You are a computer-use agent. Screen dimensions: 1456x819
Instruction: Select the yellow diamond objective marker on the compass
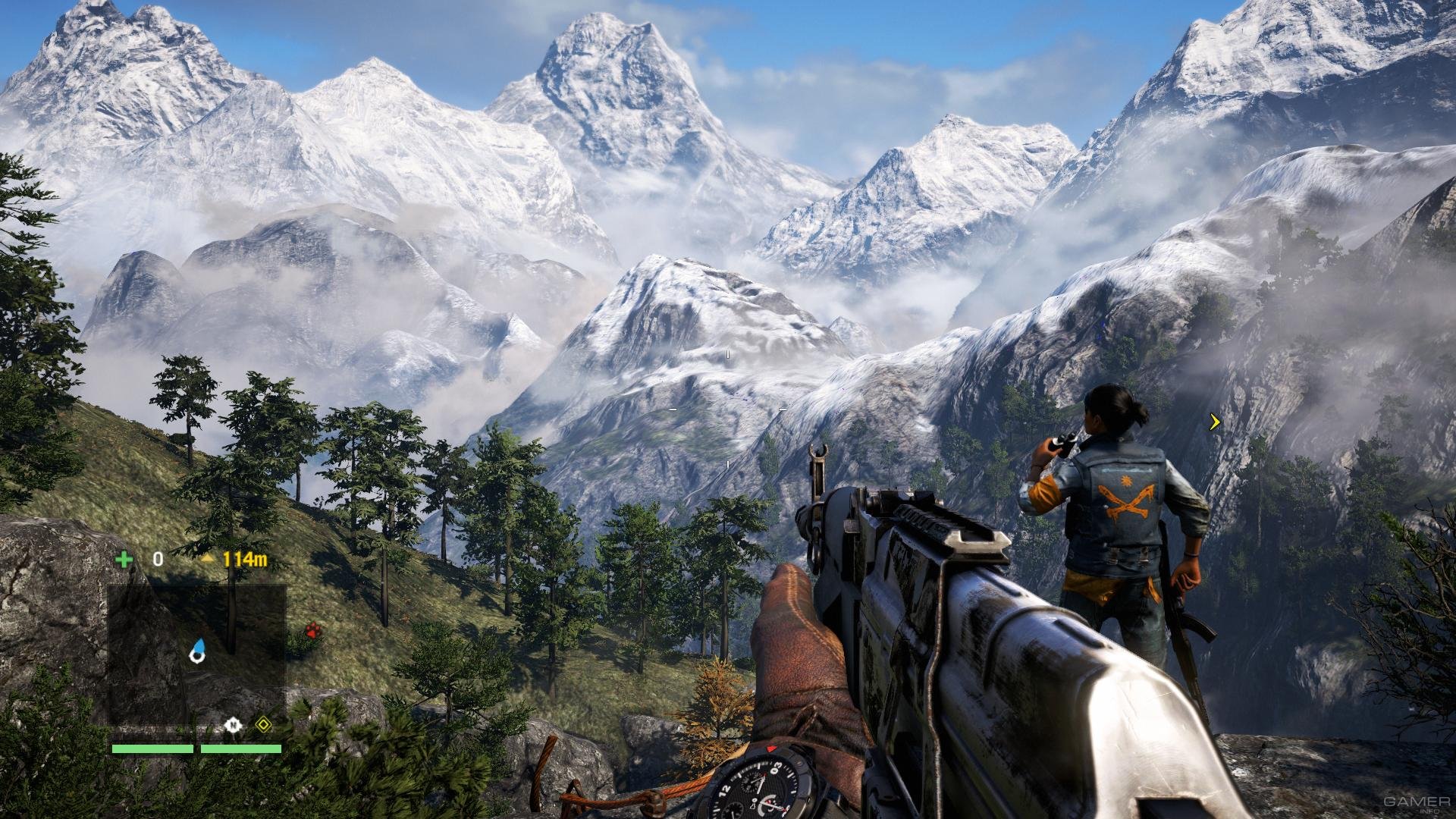coord(262,725)
